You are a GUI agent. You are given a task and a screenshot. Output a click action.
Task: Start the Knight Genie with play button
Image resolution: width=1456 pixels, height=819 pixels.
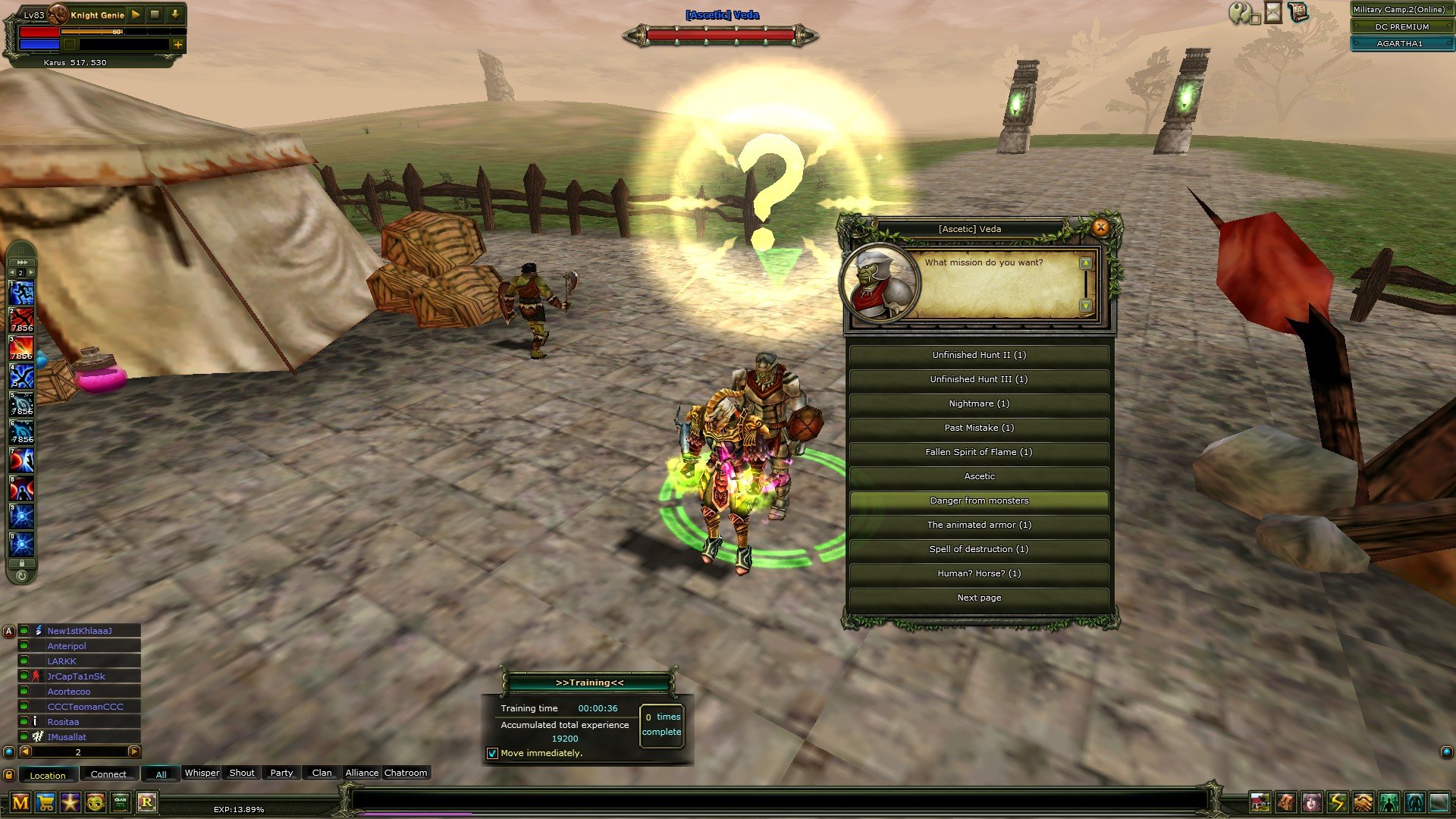(x=135, y=14)
